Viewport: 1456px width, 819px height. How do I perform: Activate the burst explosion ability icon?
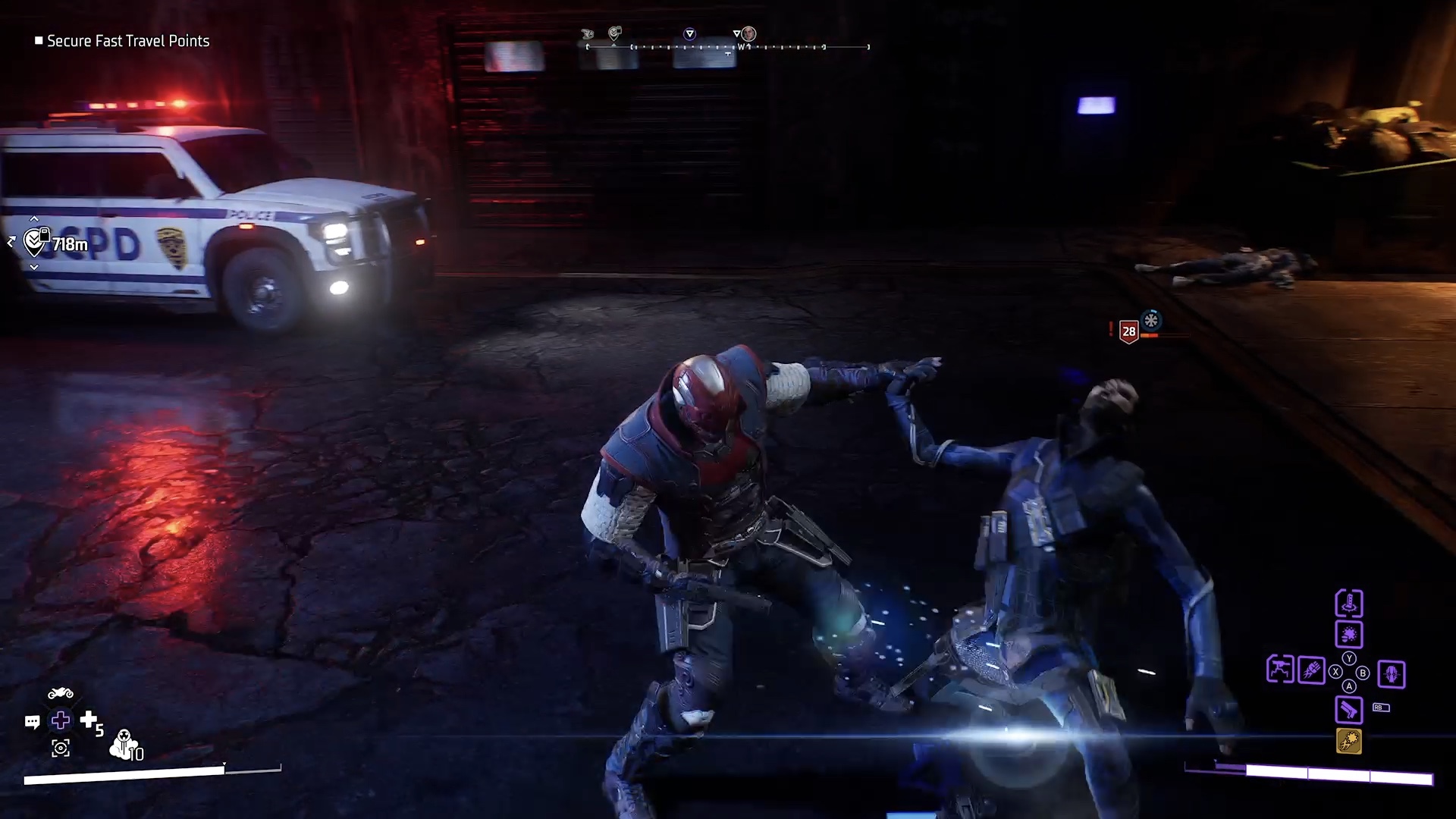click(x=1349, y=634)
